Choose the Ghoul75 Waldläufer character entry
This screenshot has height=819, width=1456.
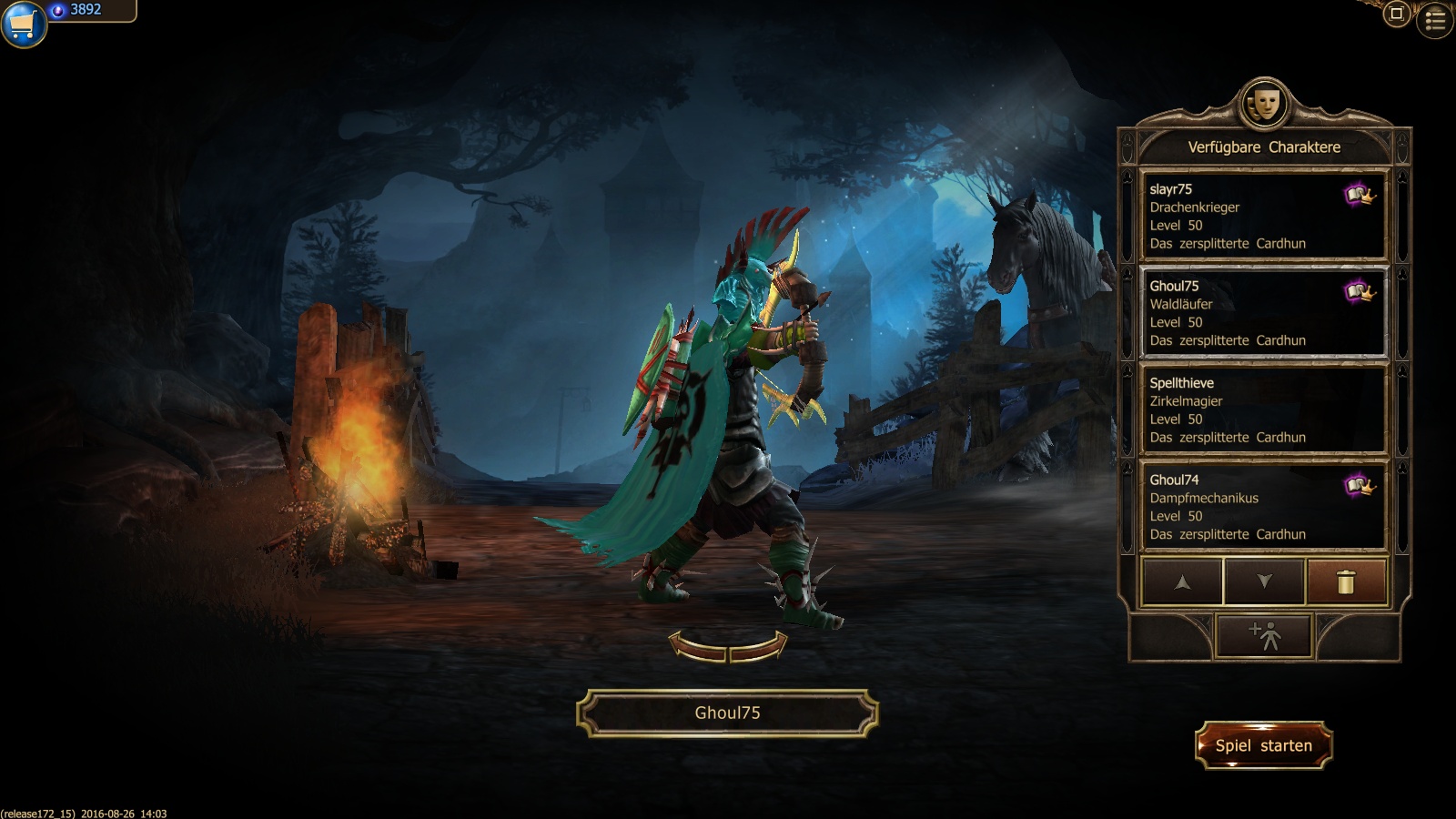pyautogui.click(x=1263, y=312)
